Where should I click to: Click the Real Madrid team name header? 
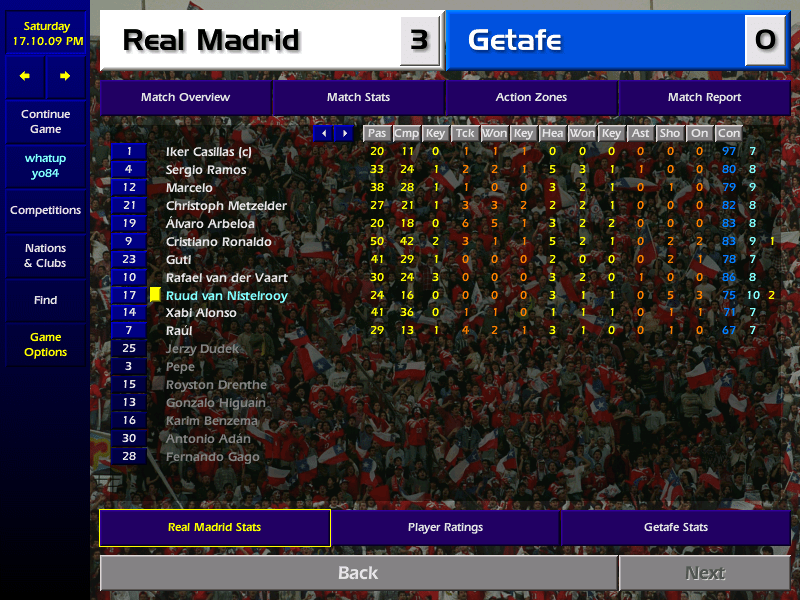(211, 41)
